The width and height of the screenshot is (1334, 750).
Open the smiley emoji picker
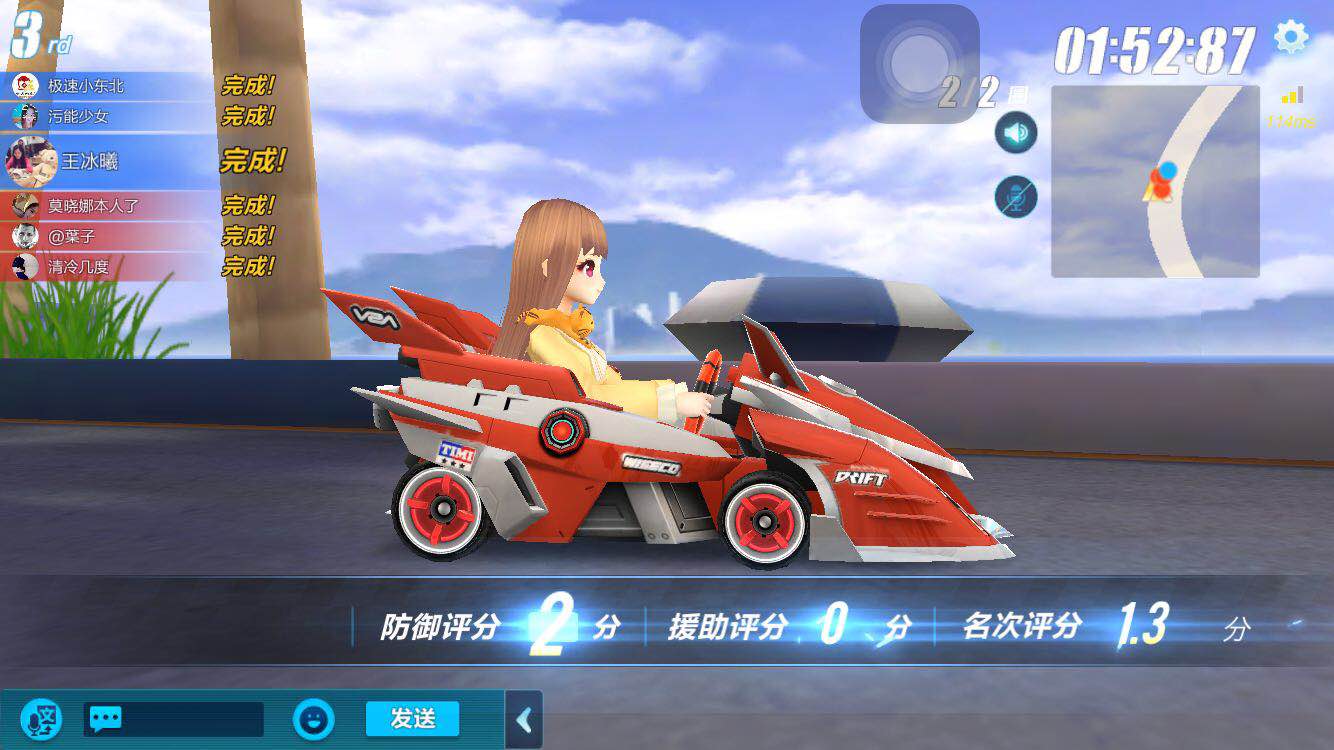(313, 719)
